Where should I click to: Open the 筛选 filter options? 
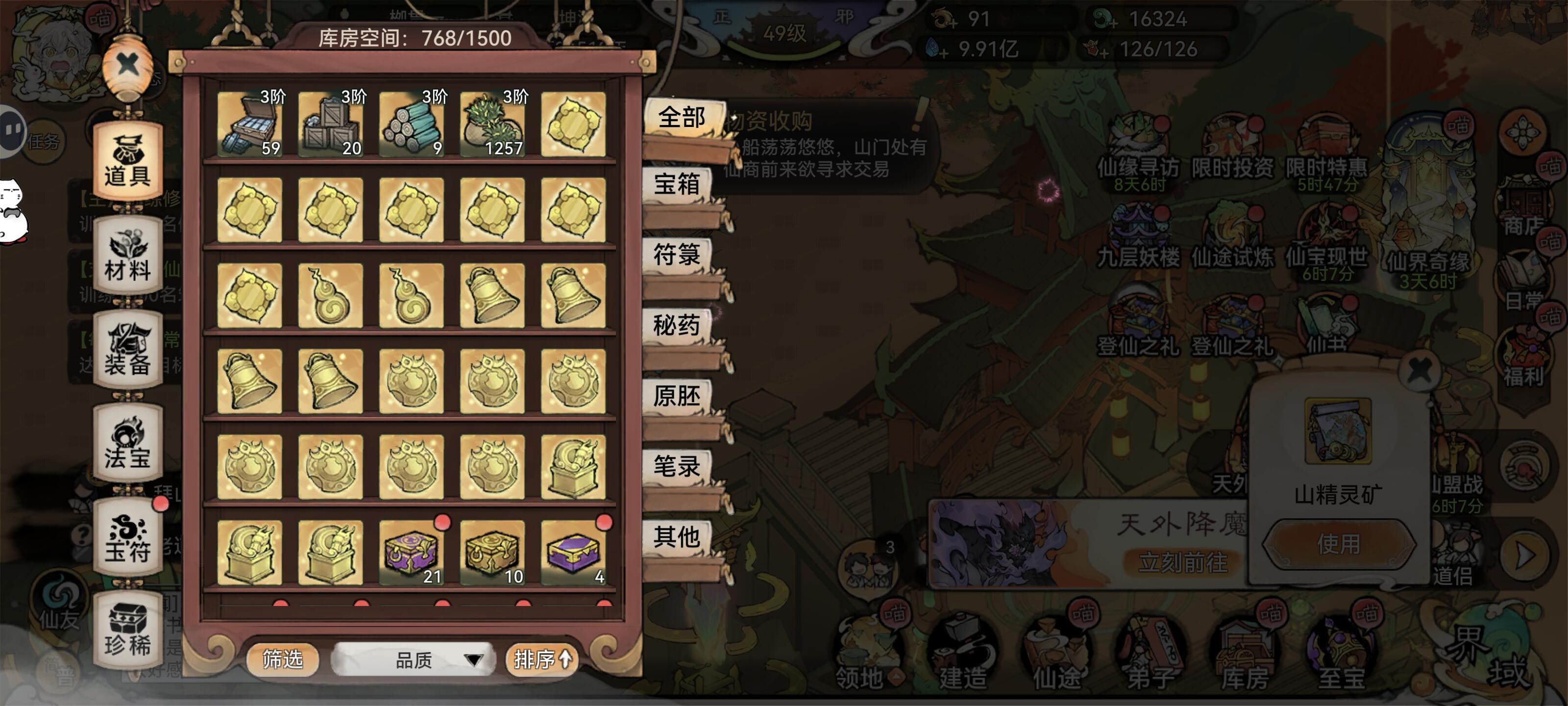coord(283,659)
